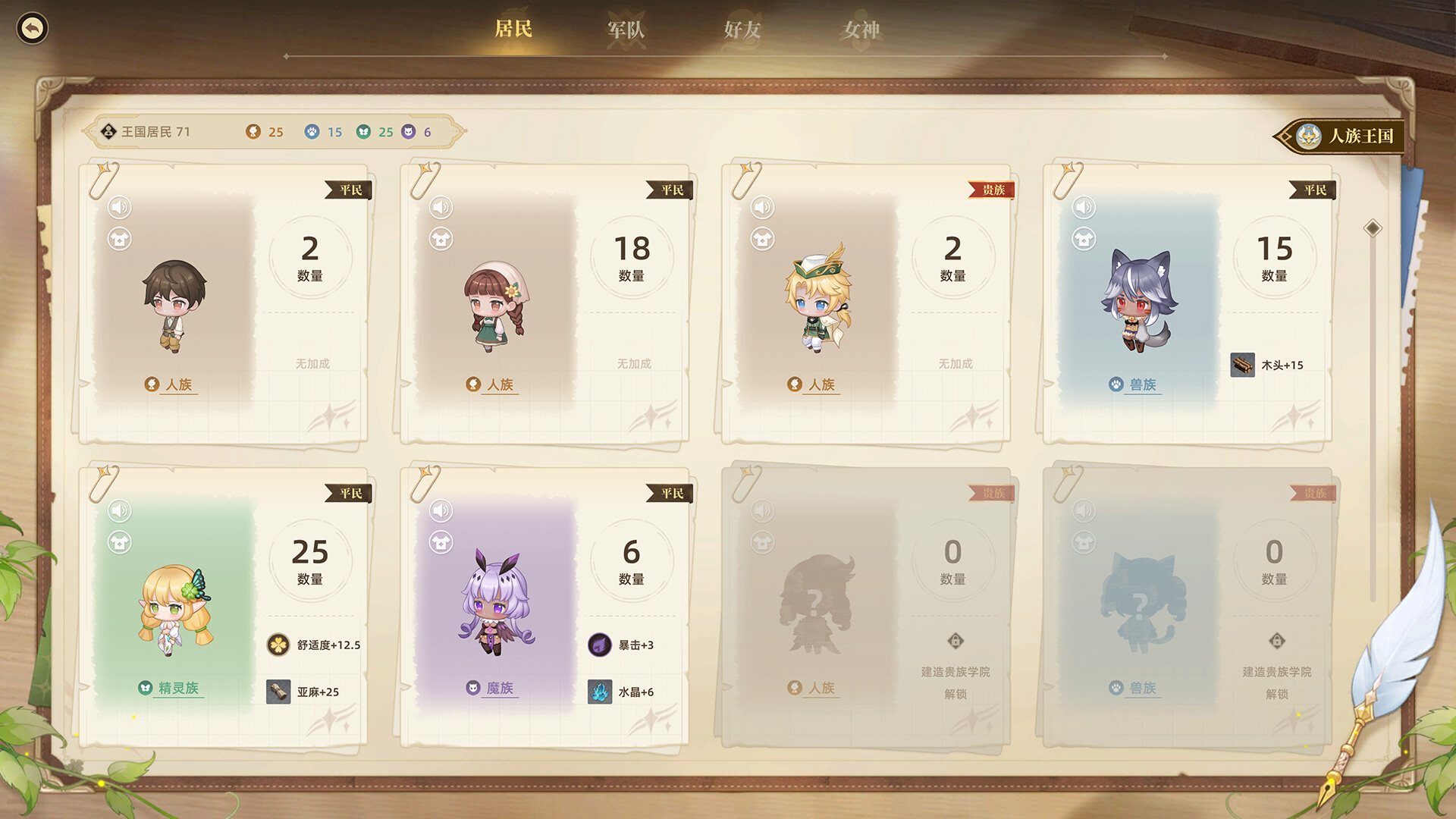The height and width of the screenshot is (819, 1456).
Task: Play voice of the wolf-eared 兽族 resident
Action: [1084, 207]
